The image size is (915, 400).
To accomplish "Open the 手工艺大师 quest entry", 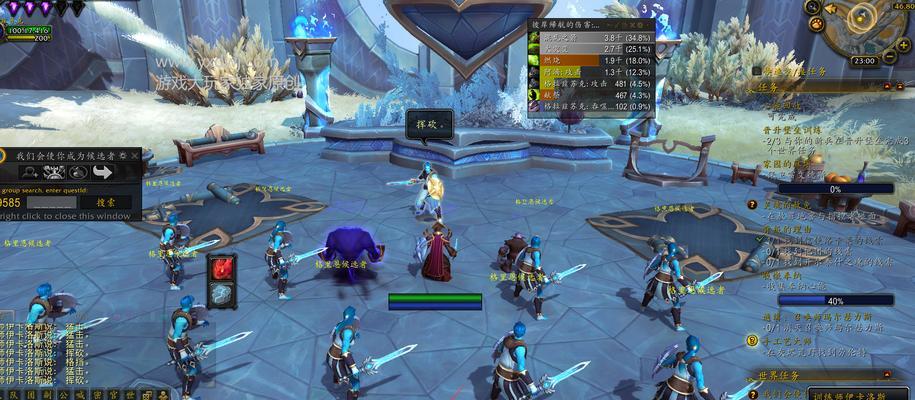I will click(x=789, y=340).
